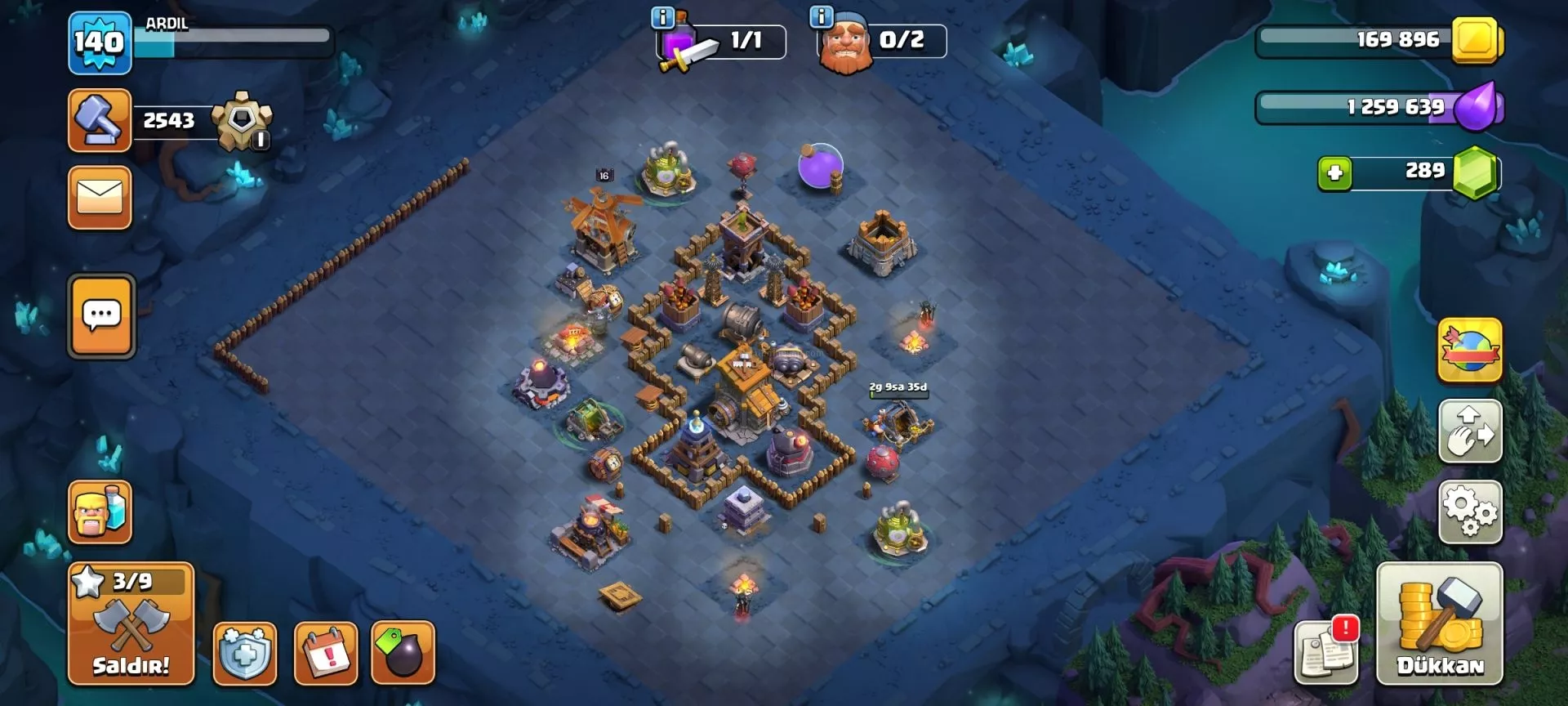This screenshot has height=706, width=1568.
Task: Open the hand with arrows layout editor
Action: pyautogui.click(x=1469, y=431)
